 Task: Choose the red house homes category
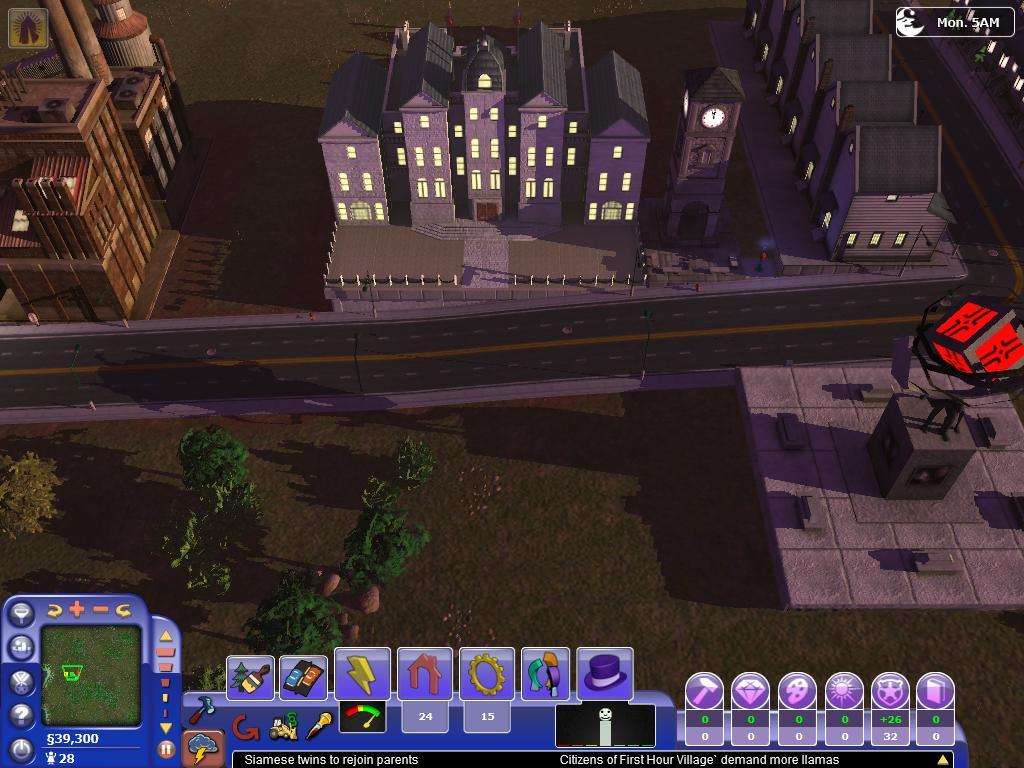pos(425,673)
